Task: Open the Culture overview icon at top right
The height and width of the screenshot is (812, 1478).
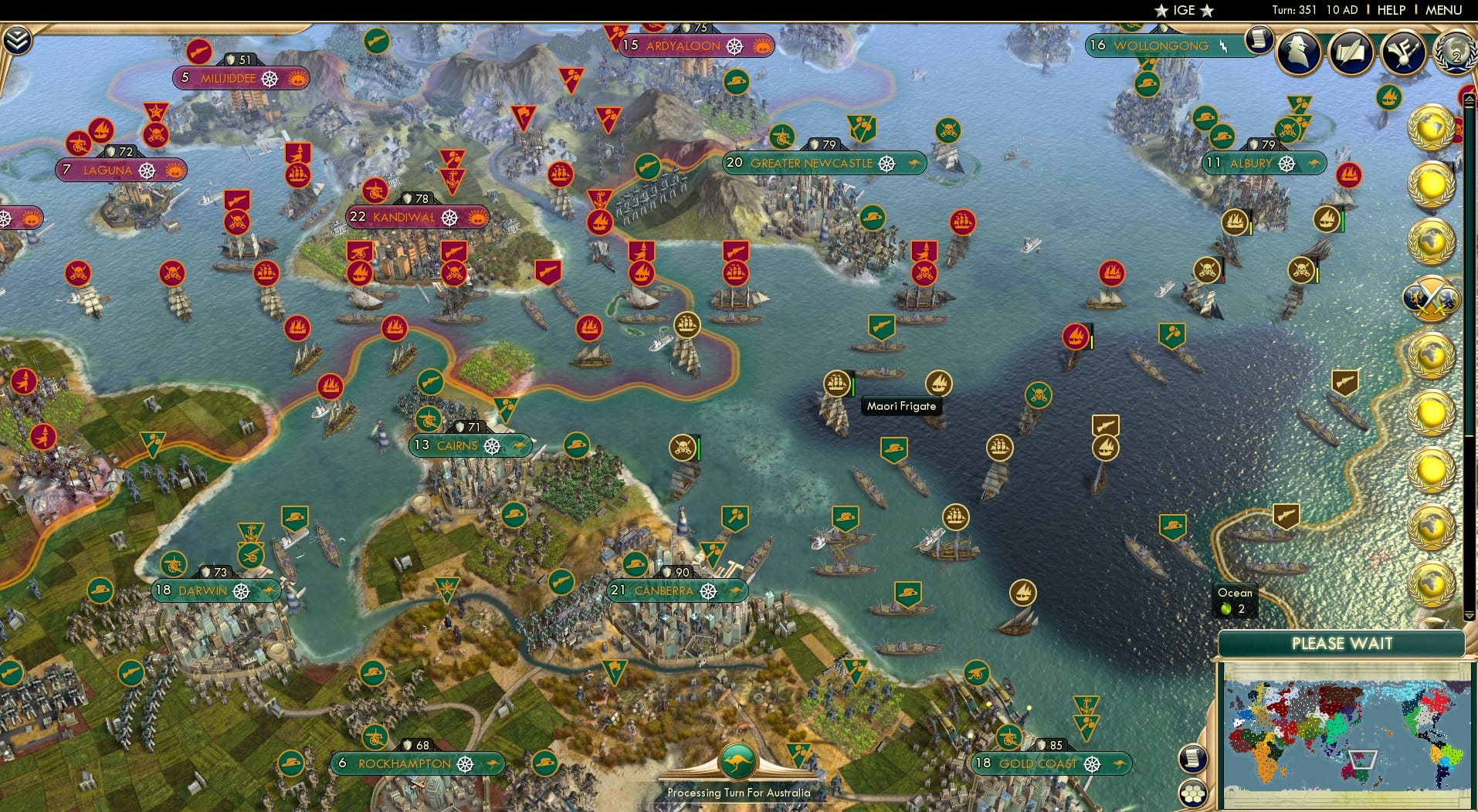Action: (x=1403, y=52)
